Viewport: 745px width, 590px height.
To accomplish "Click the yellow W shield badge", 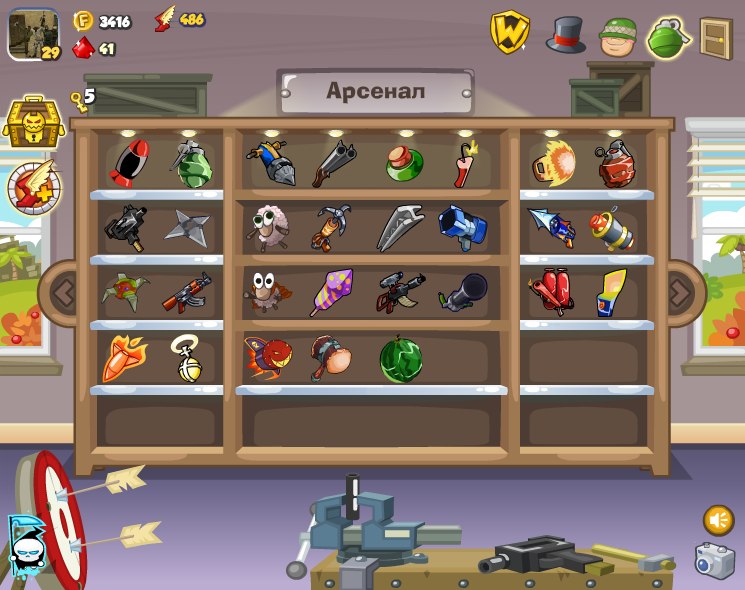I will [509, 33].
